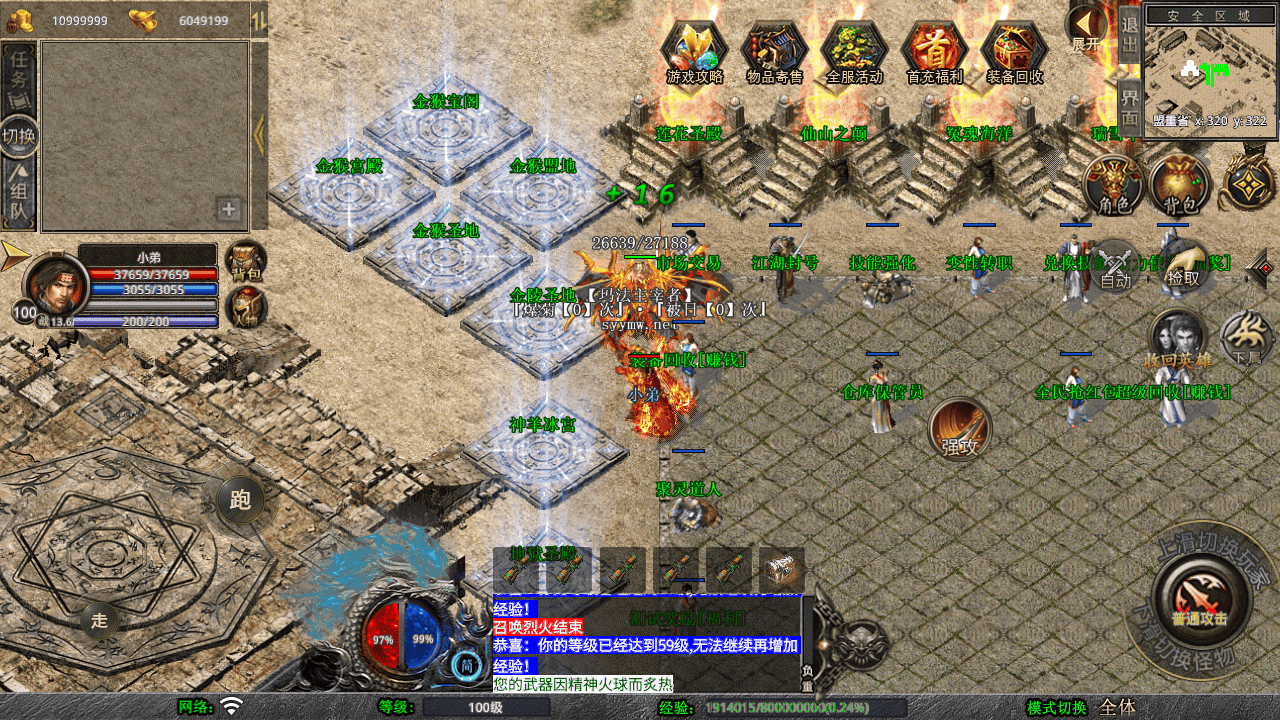
Task: Open the 游戏攻略 game guide icon
Action: (694, 50)
